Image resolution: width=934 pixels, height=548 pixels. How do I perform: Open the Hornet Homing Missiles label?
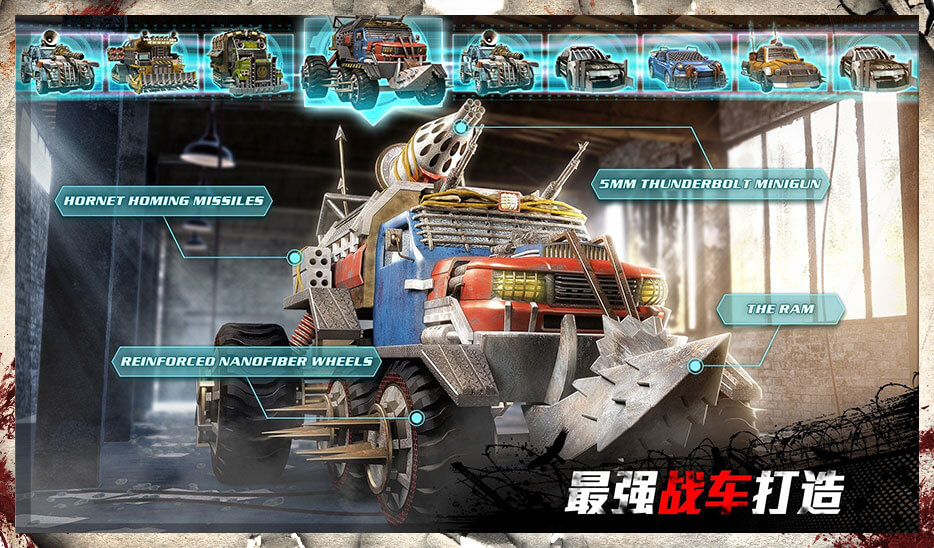pos(163,200)
